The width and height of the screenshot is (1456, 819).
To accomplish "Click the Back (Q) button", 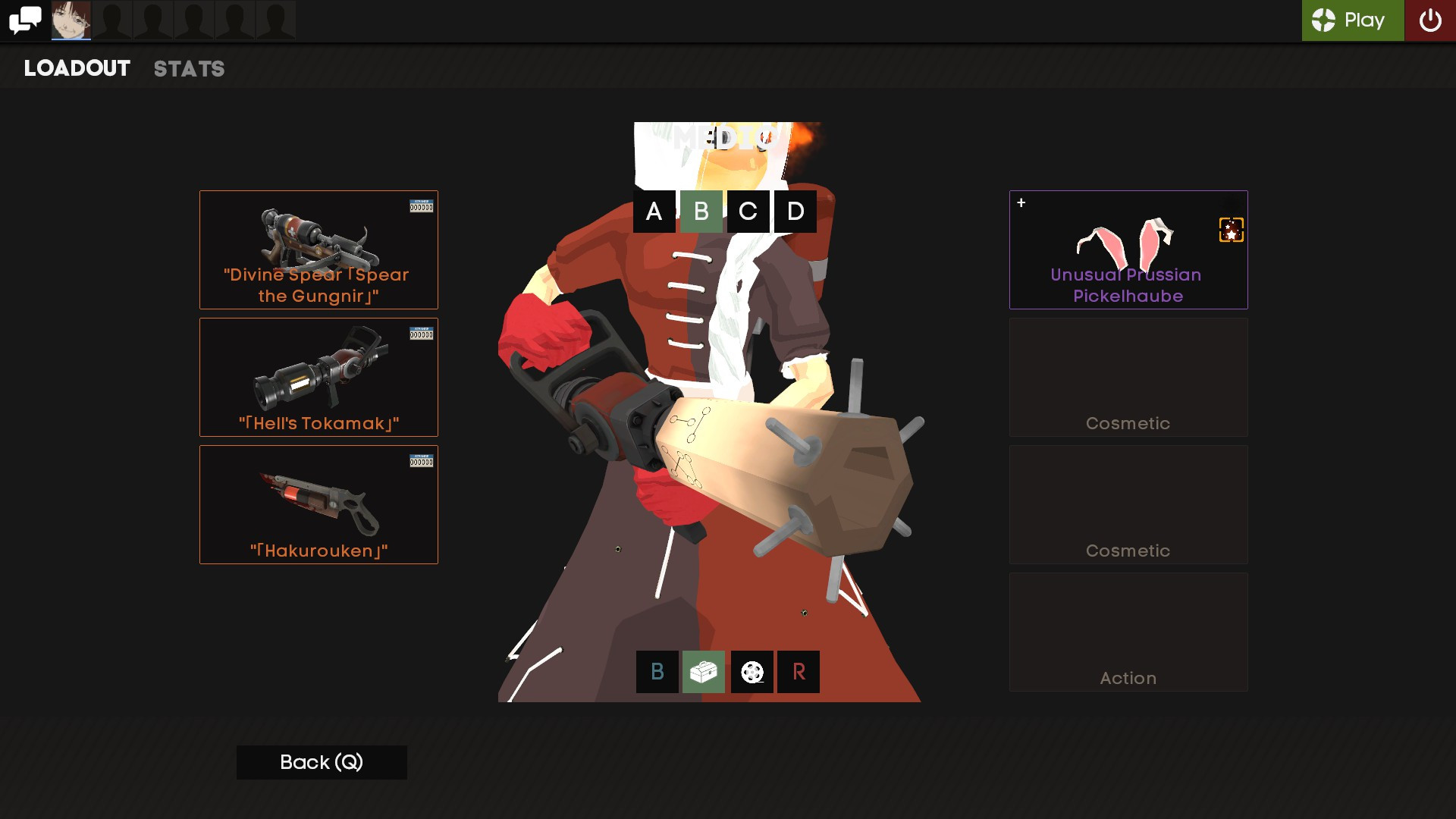I will pos(321,762).
